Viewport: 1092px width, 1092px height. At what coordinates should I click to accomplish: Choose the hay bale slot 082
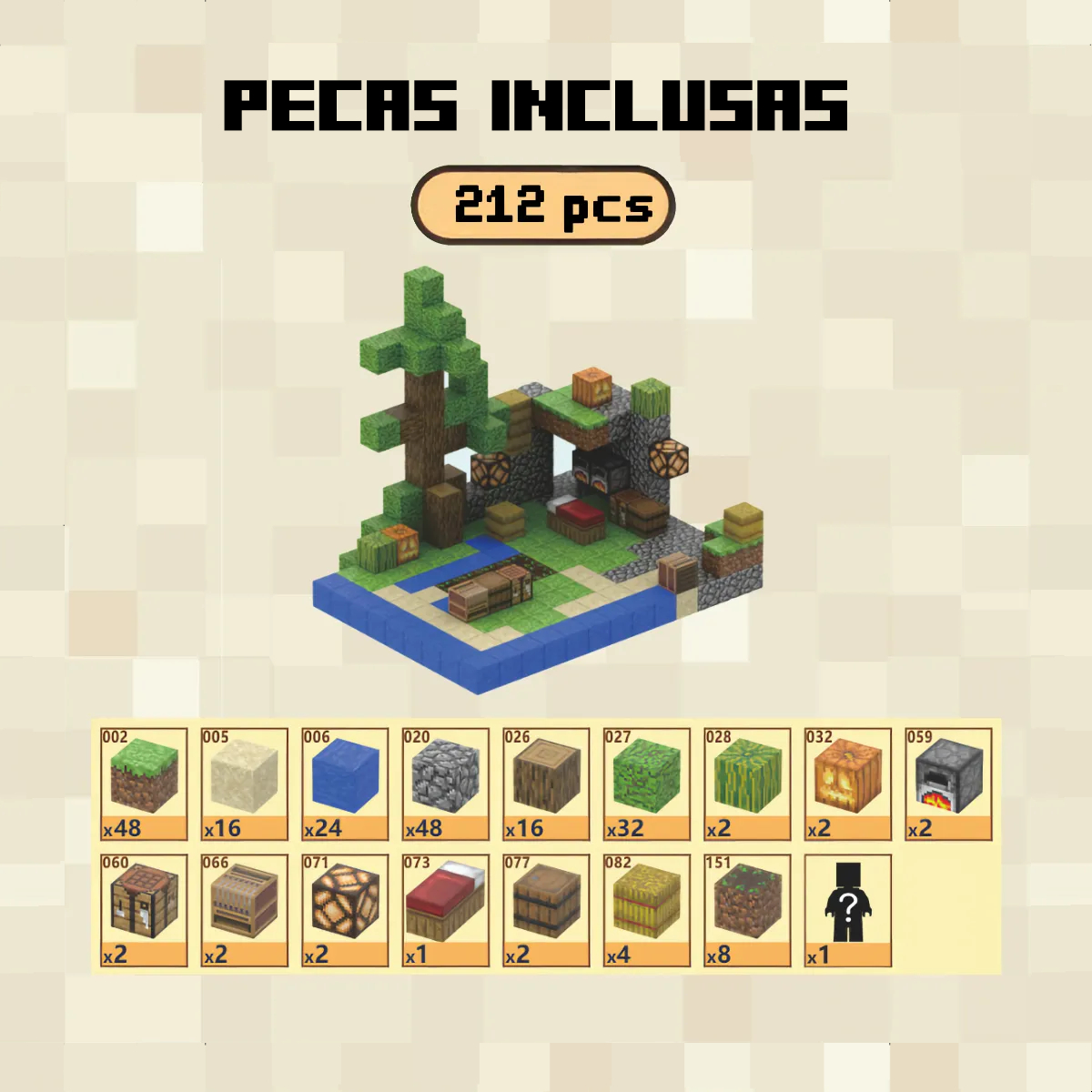[646, 909]
